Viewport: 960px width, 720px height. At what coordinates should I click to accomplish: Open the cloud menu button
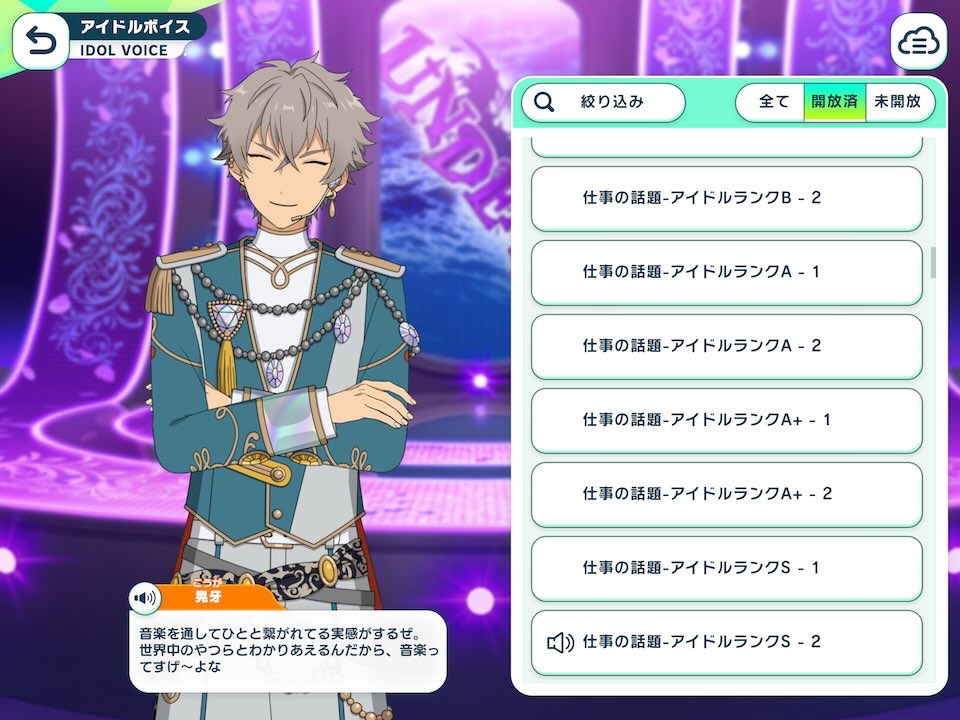(918, 41)
